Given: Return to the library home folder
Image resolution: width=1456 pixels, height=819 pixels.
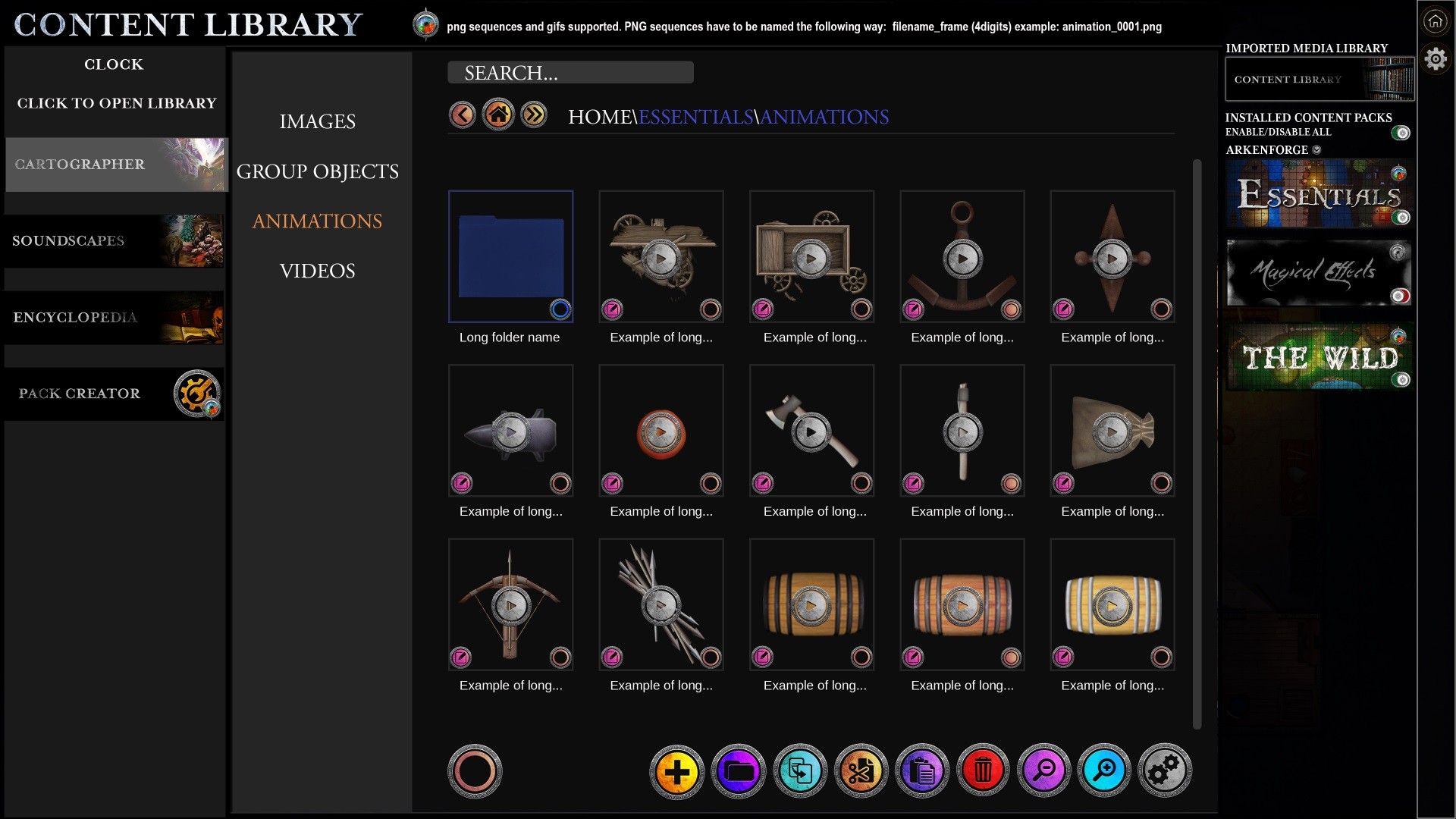Looking at the screenshot, I should point(498,115).
